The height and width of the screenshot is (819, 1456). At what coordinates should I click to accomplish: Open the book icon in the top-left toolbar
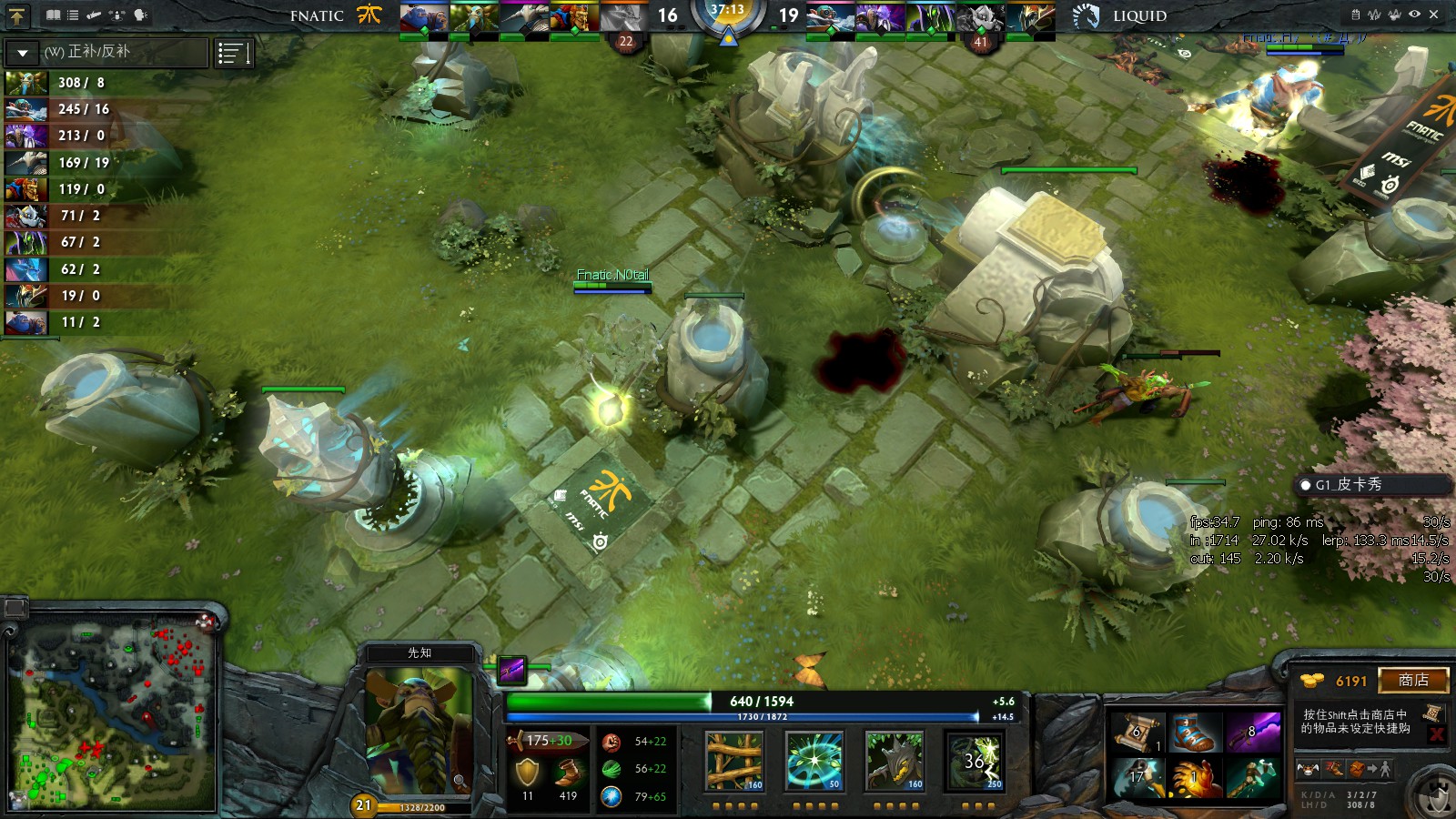tap(53, 15)
